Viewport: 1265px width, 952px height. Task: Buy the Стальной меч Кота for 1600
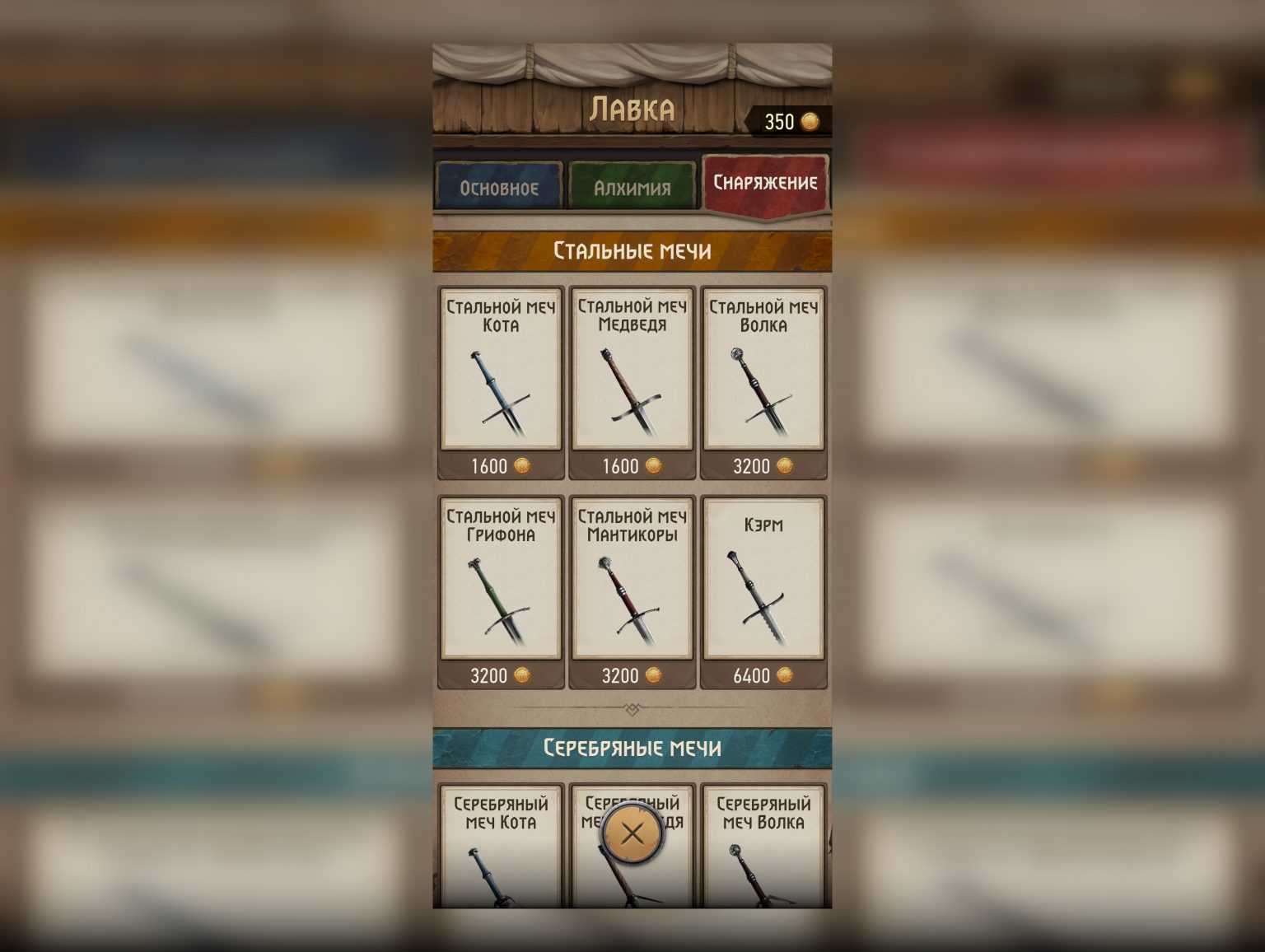click(x=499, y=466)
